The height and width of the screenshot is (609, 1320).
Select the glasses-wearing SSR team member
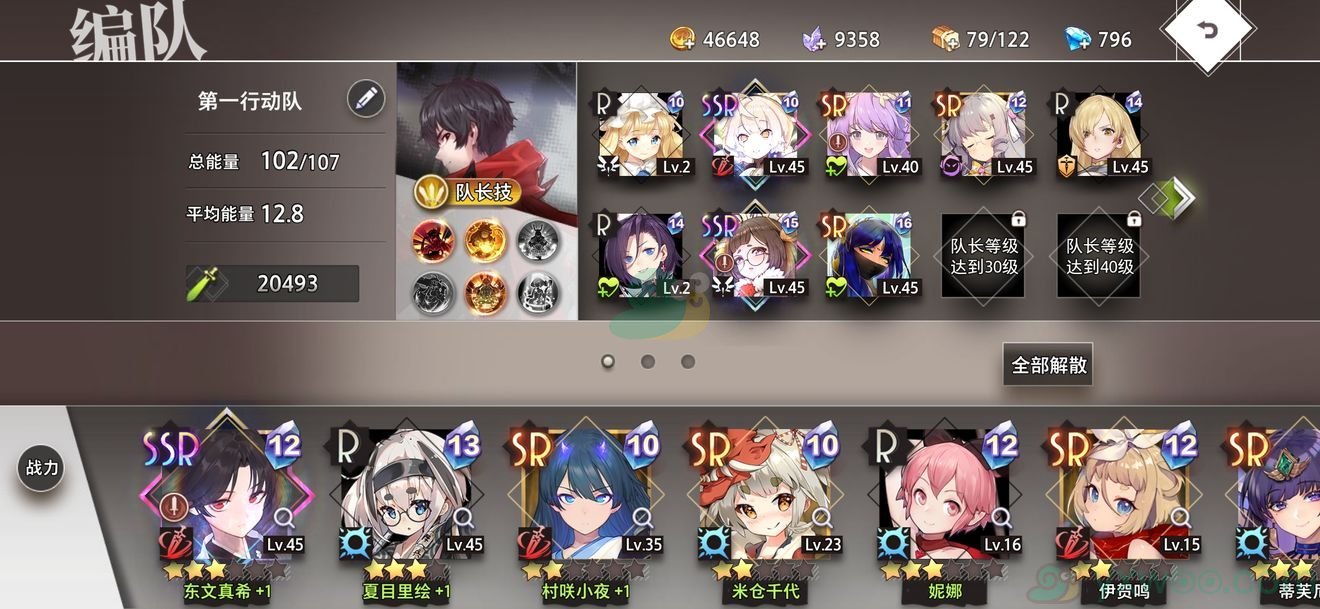(756, 255)
